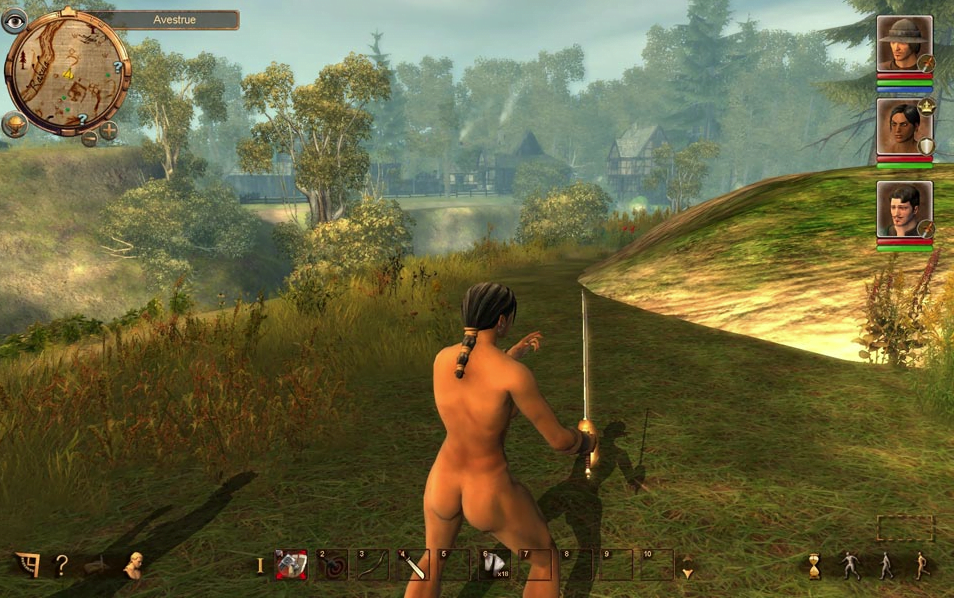Activate hotbar slot 1 red-highlighted item
Viewport: 958px width, 605px height.
pyautogui.click(x=291, y=565)
